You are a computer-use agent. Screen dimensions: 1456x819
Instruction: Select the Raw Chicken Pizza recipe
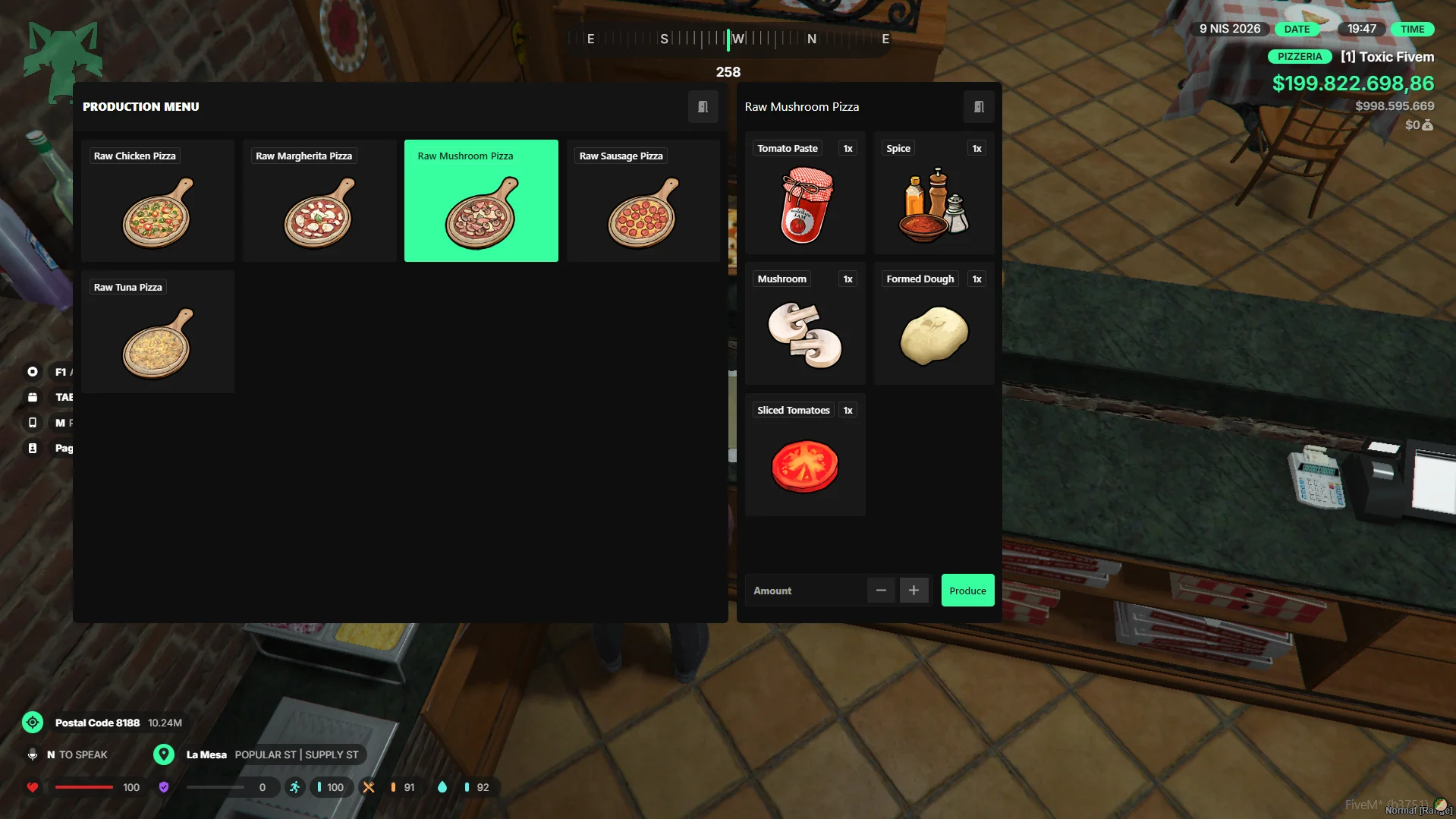tap(158, 201)
